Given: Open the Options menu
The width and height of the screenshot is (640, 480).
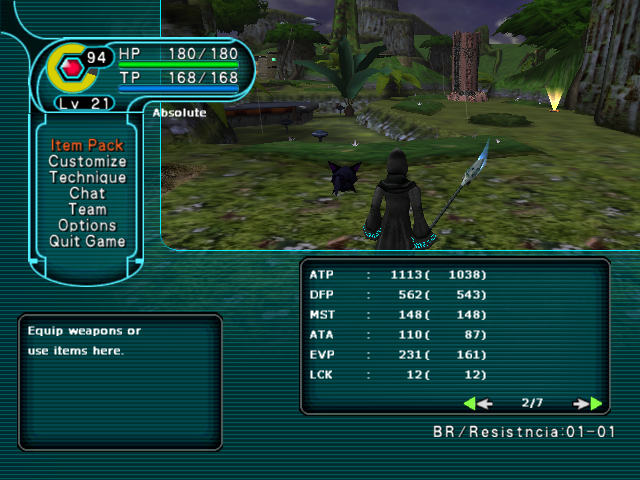Looking at the screenshot, I should click(x=87, y=226).
